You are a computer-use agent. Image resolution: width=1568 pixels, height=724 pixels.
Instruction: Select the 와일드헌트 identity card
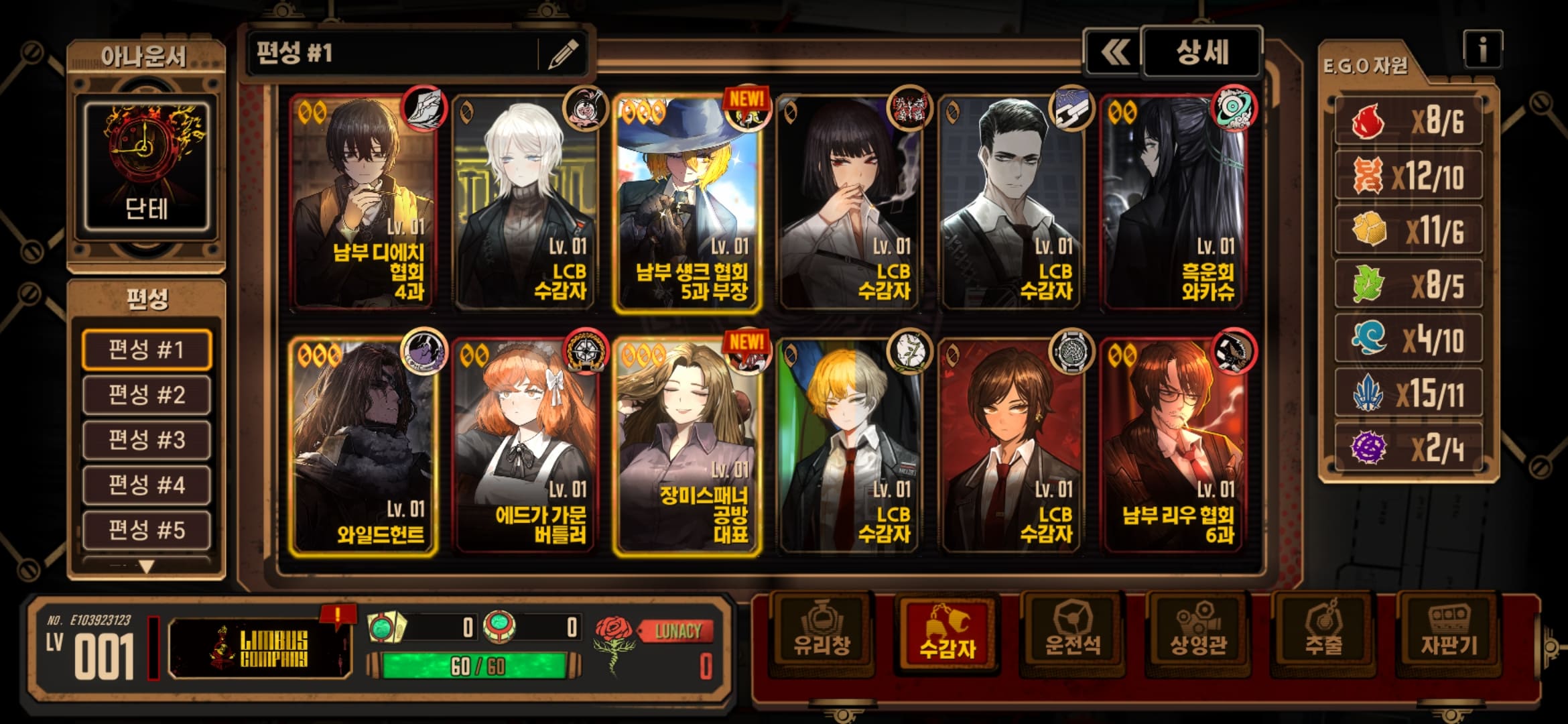pos(363,446)
